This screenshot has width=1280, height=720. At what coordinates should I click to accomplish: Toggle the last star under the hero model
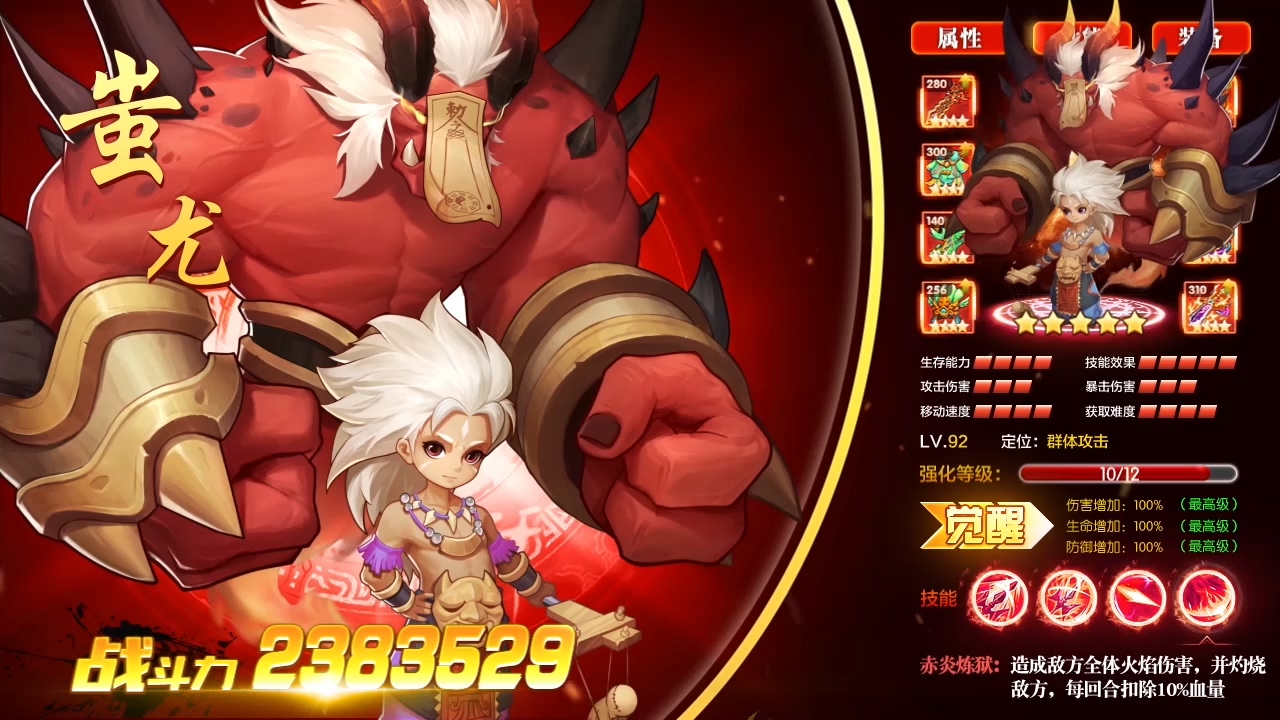(x=1138, y=322)
